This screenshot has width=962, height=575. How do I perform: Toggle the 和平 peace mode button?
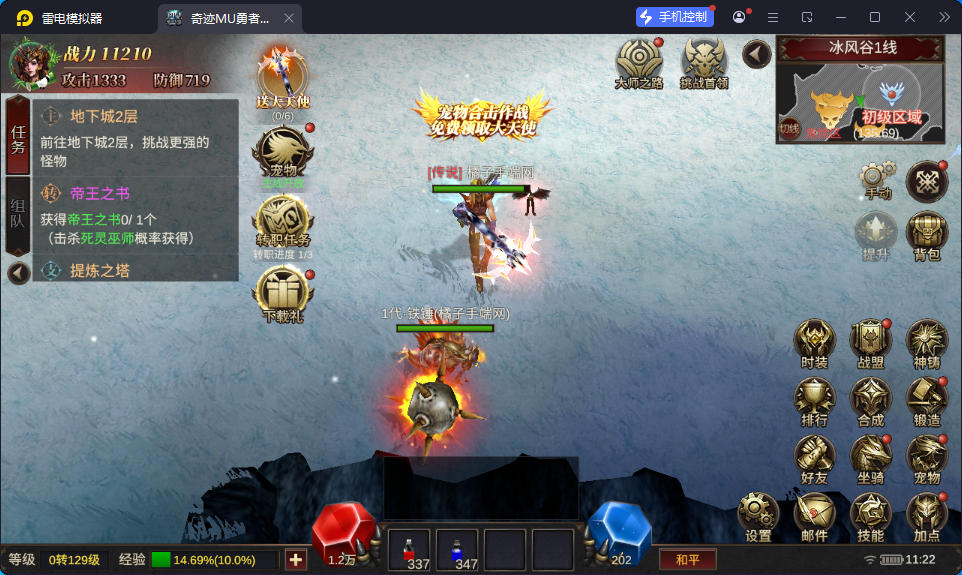coord(687,559)
